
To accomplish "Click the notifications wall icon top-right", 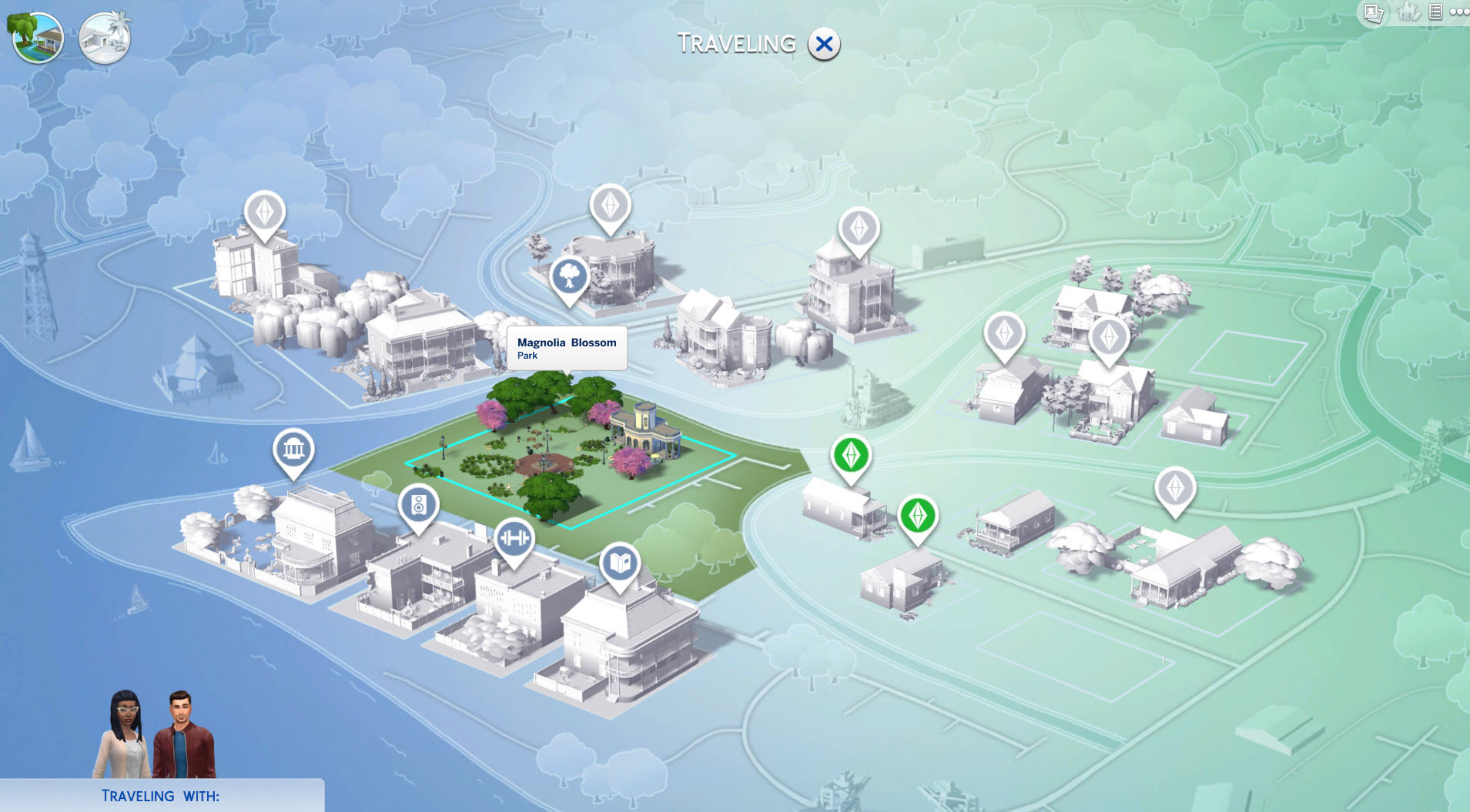I will (x=1437, y=12).
